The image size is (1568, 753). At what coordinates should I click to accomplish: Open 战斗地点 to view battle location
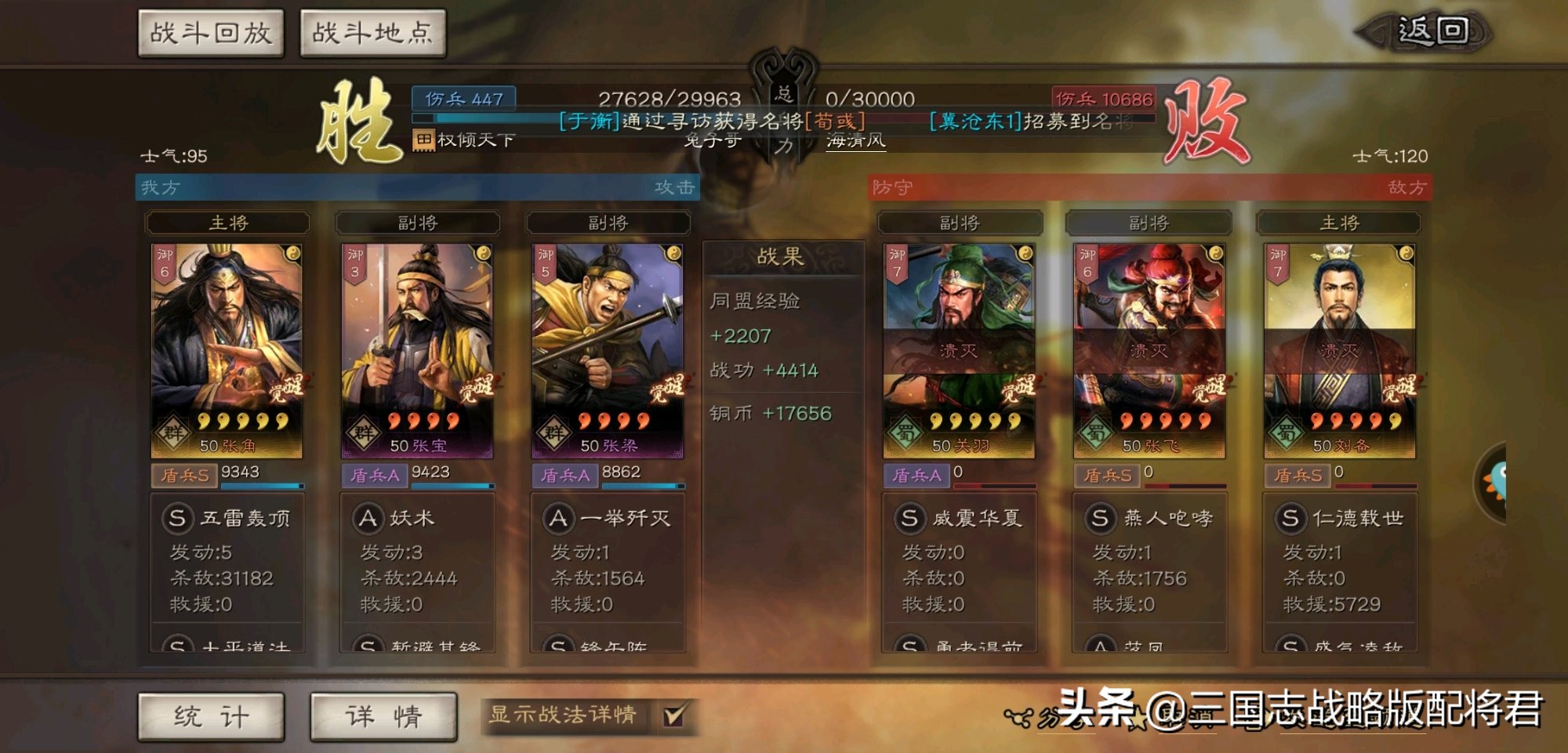tap(373, 33)
